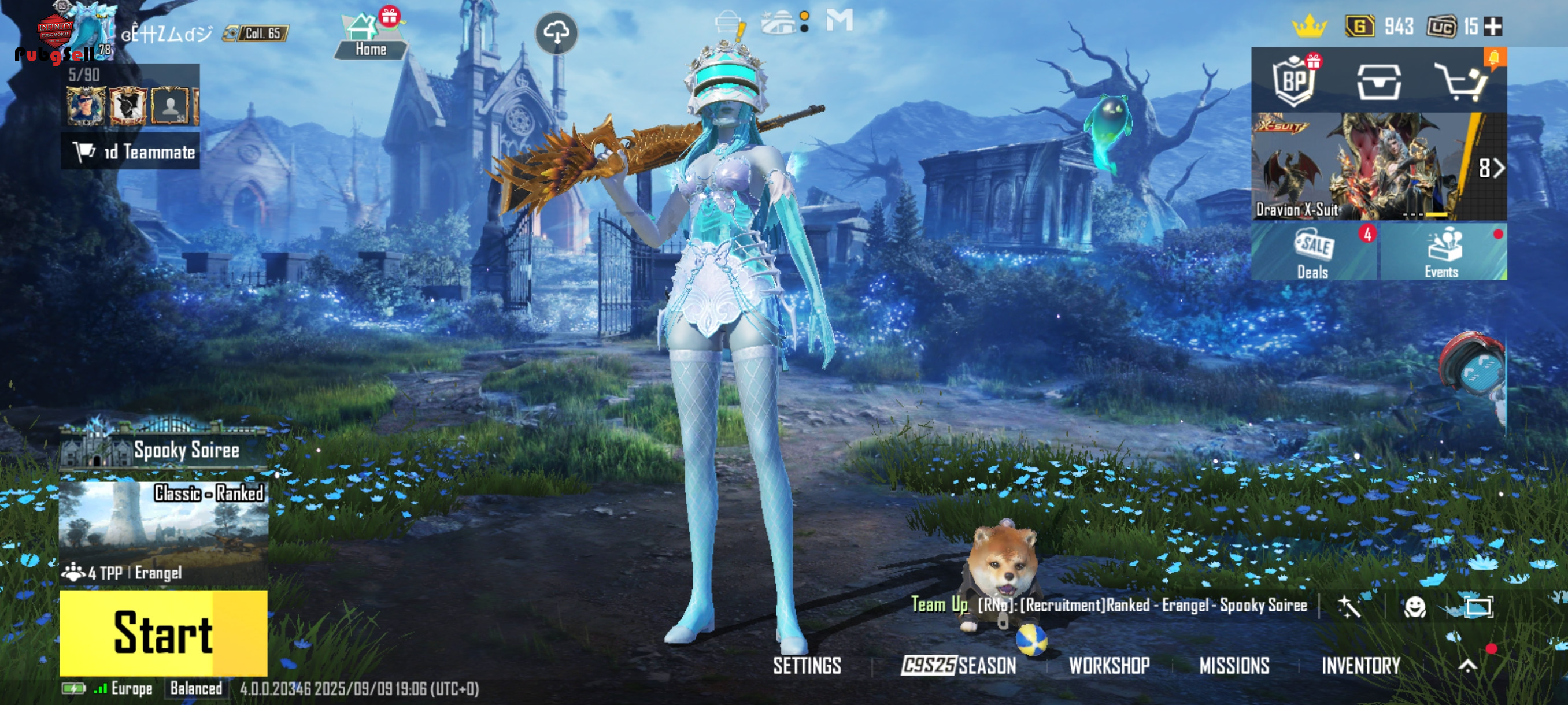This screenshot has width=1568, height=705.
Task: Open the Workshop menu
Action: click(1109, 666)
